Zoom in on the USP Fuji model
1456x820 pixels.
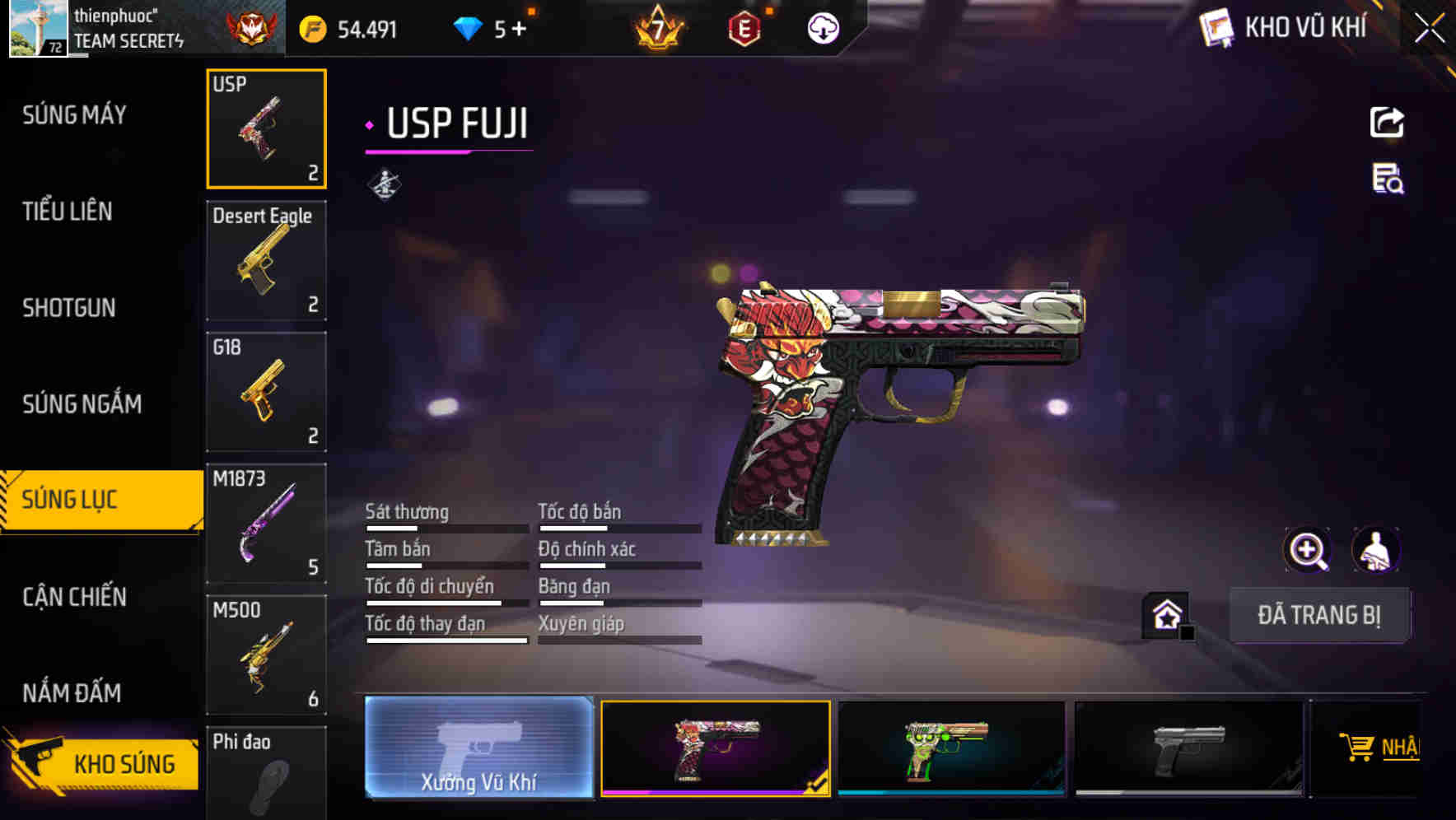tap(1309, 549)
